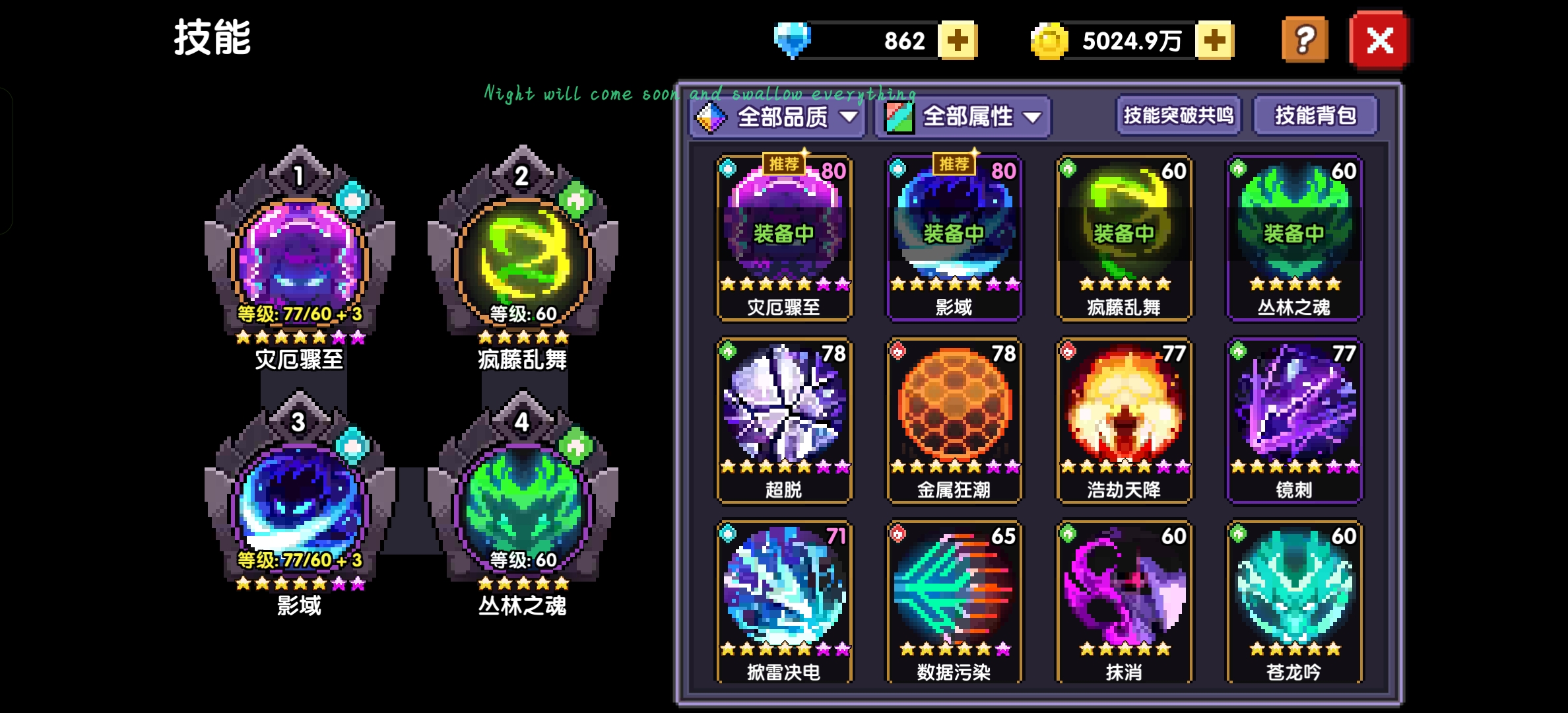Image resolution: width=1568 pixels, height=713 pixels.
Task: Close the skills screen with red X
Action: coord(1379,41)
